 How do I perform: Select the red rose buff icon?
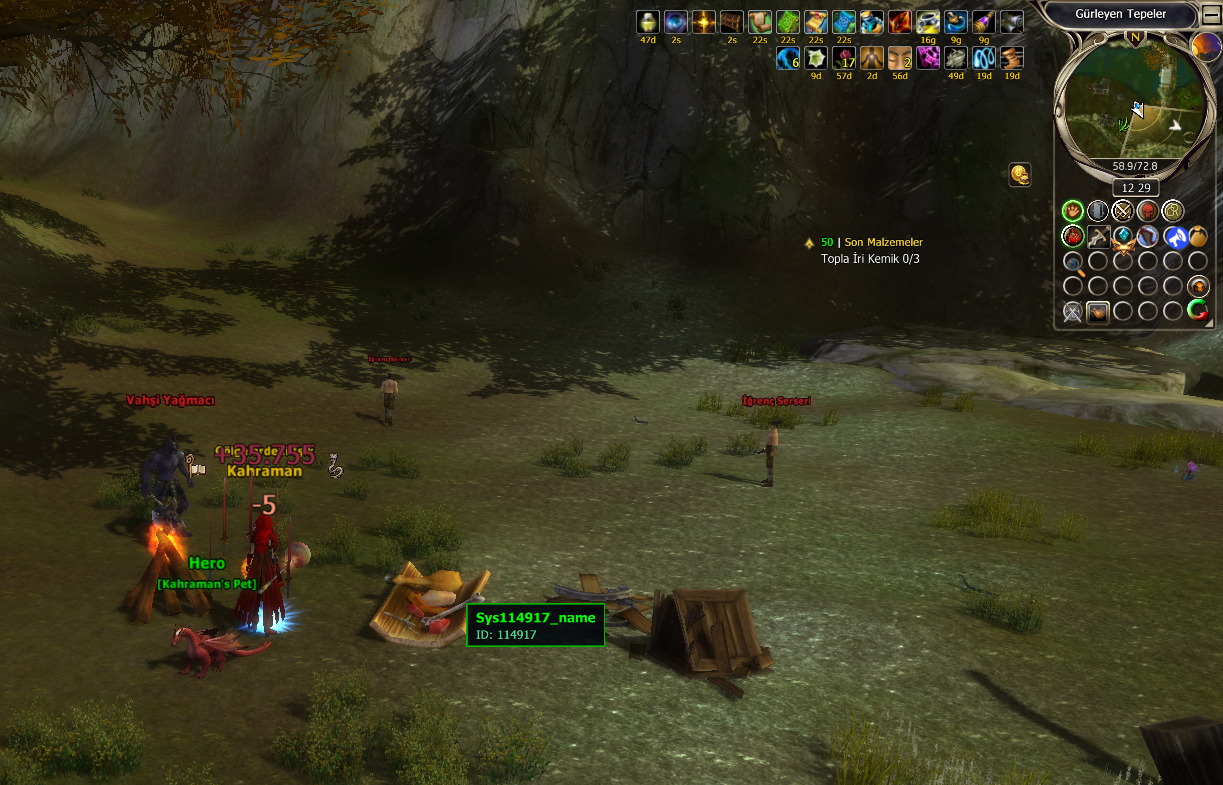point(844,59)
